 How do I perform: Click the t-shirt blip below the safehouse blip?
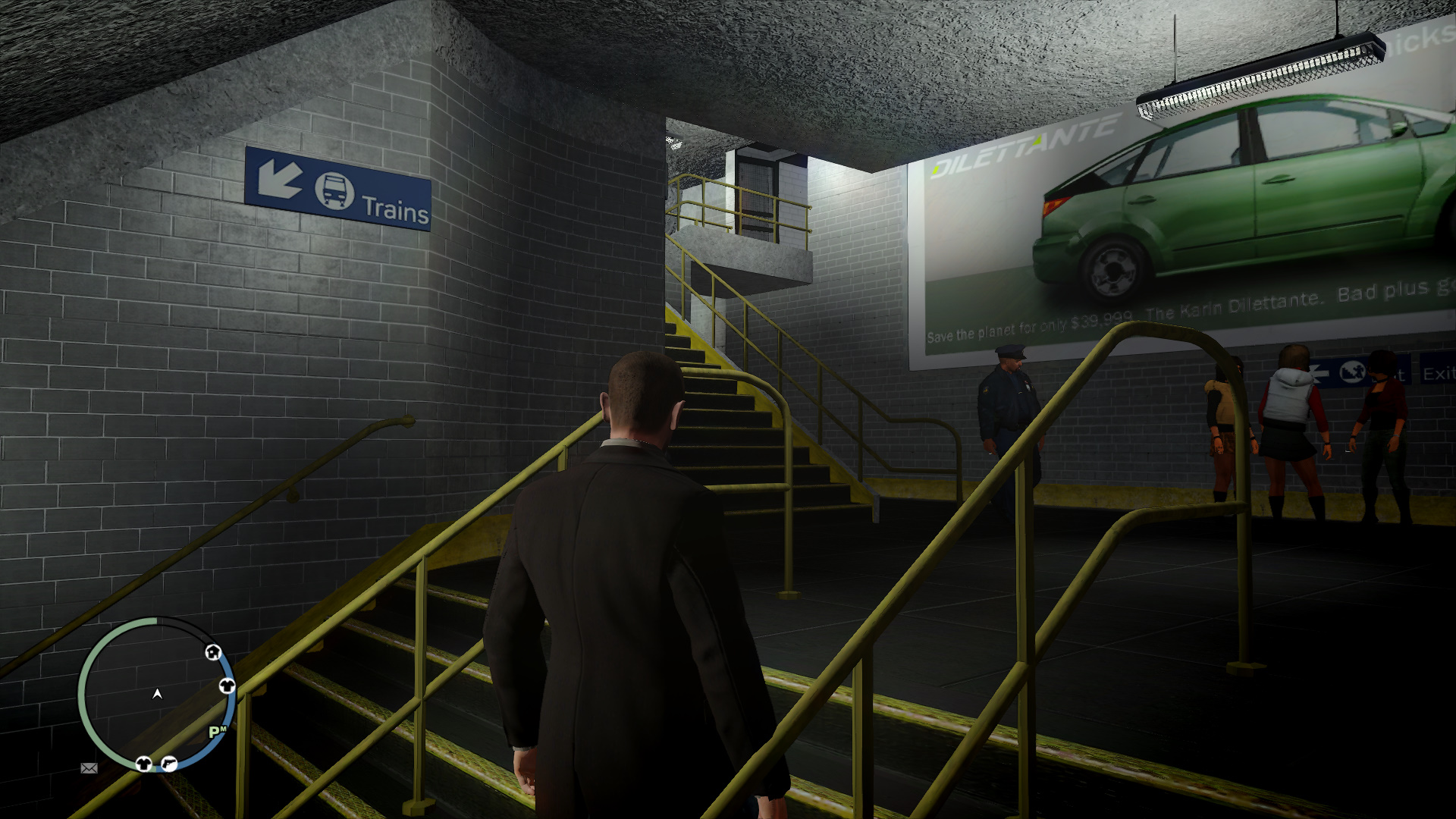[x=226, y=686]
